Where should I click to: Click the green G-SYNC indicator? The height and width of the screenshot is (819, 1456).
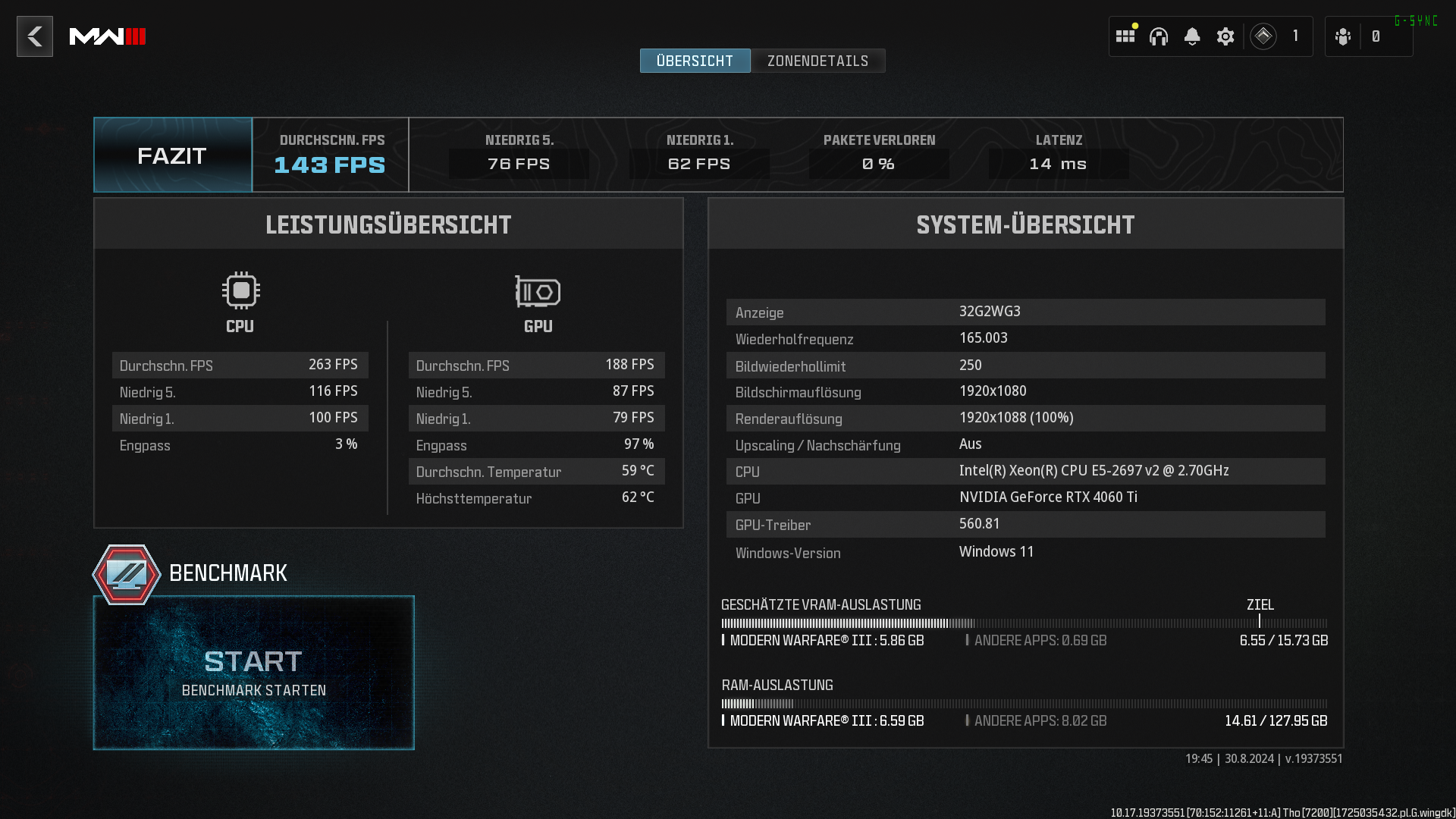(1415, 20)
